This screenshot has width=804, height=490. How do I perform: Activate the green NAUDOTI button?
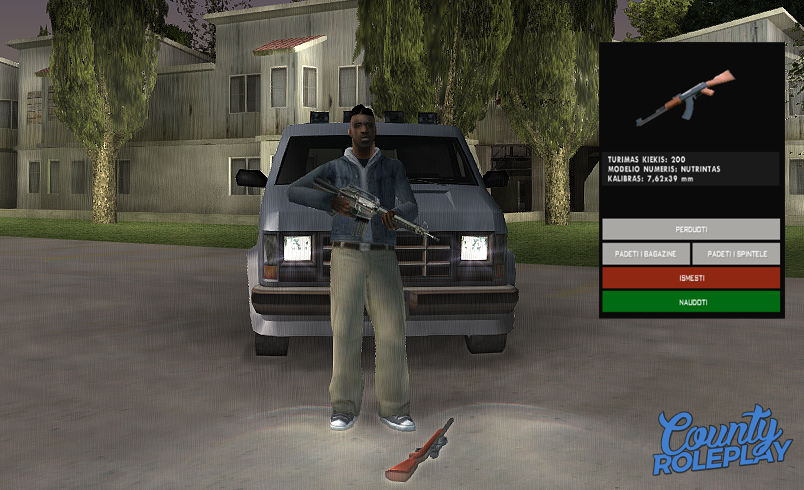click(690, 302)
